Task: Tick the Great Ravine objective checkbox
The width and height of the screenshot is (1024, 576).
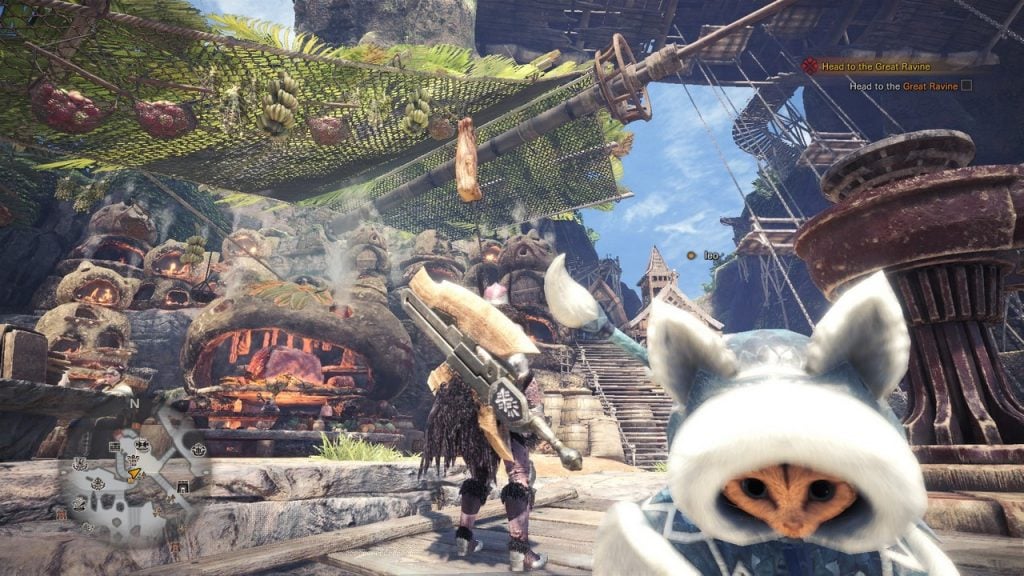Action: pyautogui.click(x=966, y=86)
